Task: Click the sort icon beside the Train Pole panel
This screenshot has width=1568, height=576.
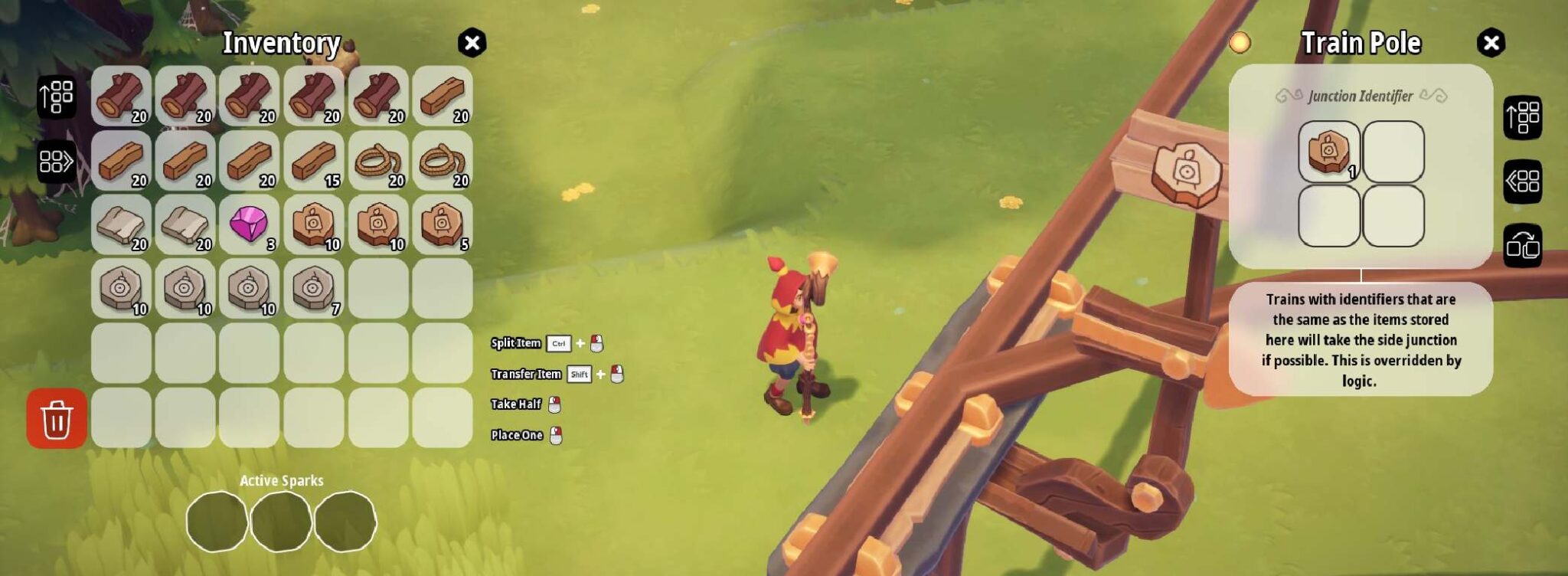Action: [1524, 119]
